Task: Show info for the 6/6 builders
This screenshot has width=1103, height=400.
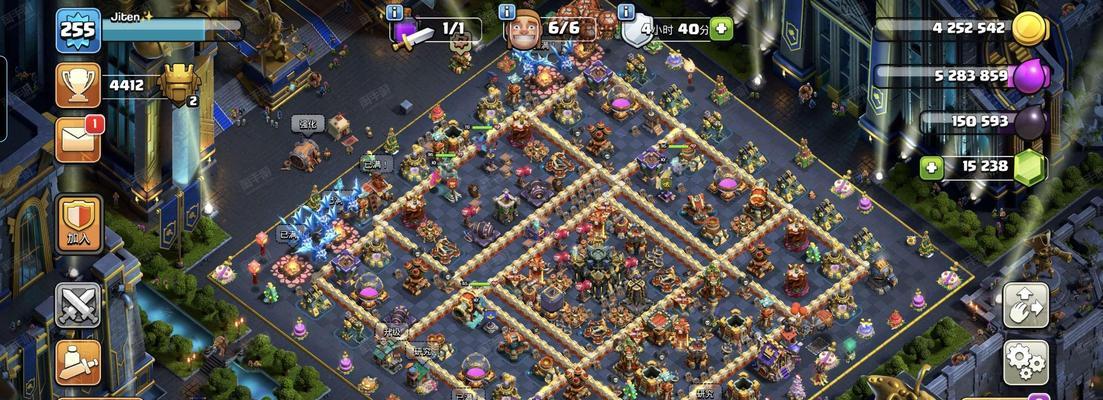Action: pyautogui.click(x=506, y=13)
